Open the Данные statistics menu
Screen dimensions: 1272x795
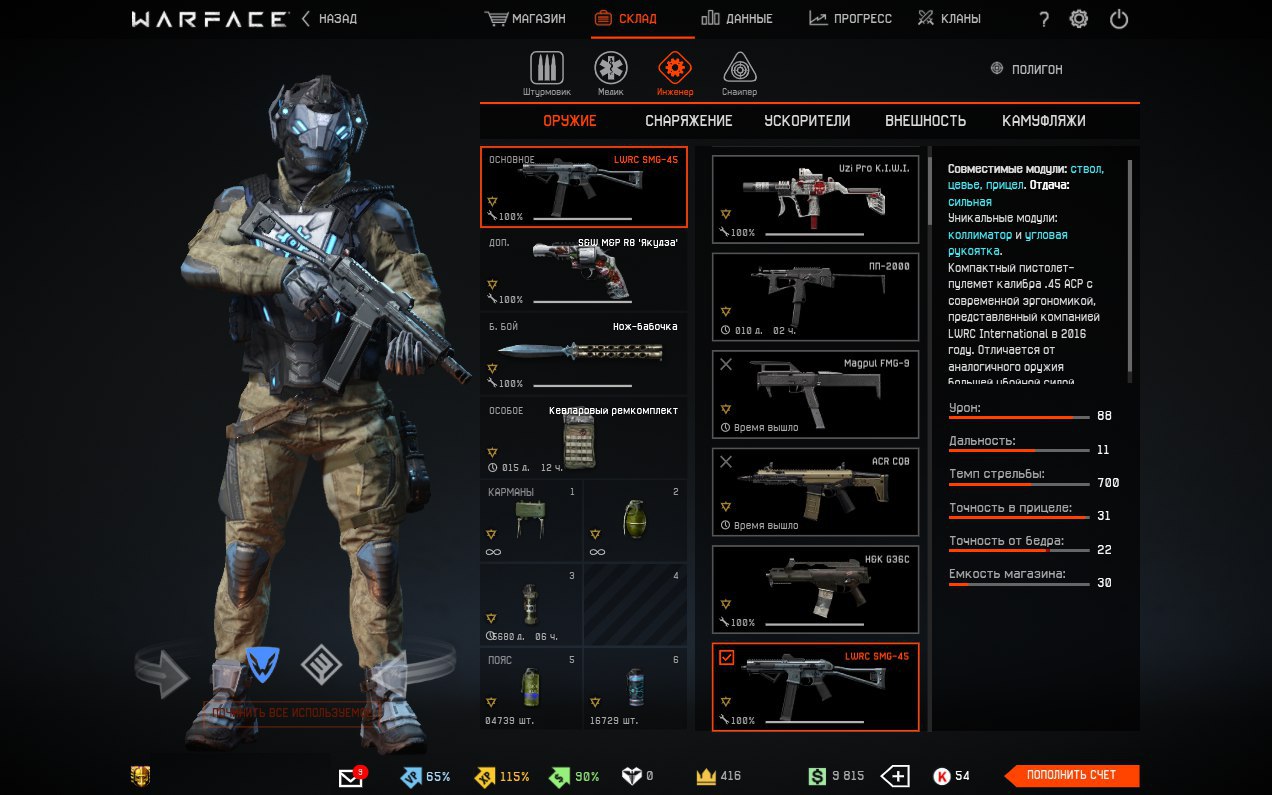736,19
